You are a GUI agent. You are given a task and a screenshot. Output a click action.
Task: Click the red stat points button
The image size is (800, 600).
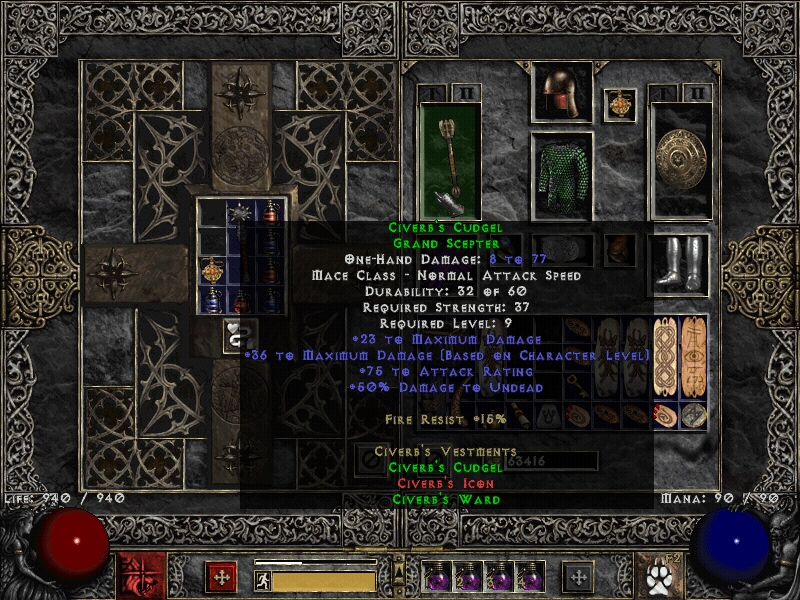pyautogui.click(x=220, y=576)
